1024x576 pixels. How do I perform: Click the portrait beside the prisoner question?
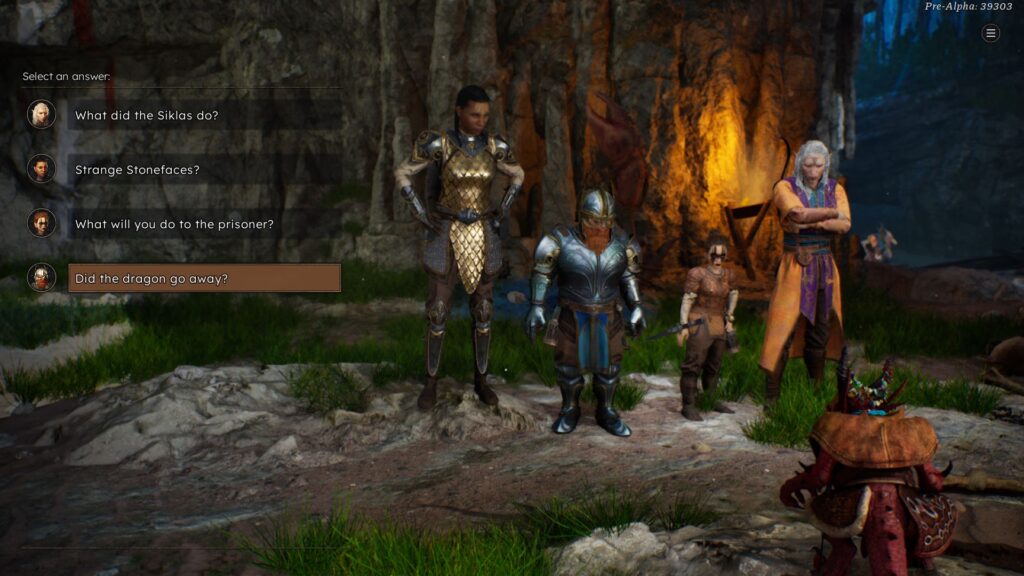tap(41, 223)
